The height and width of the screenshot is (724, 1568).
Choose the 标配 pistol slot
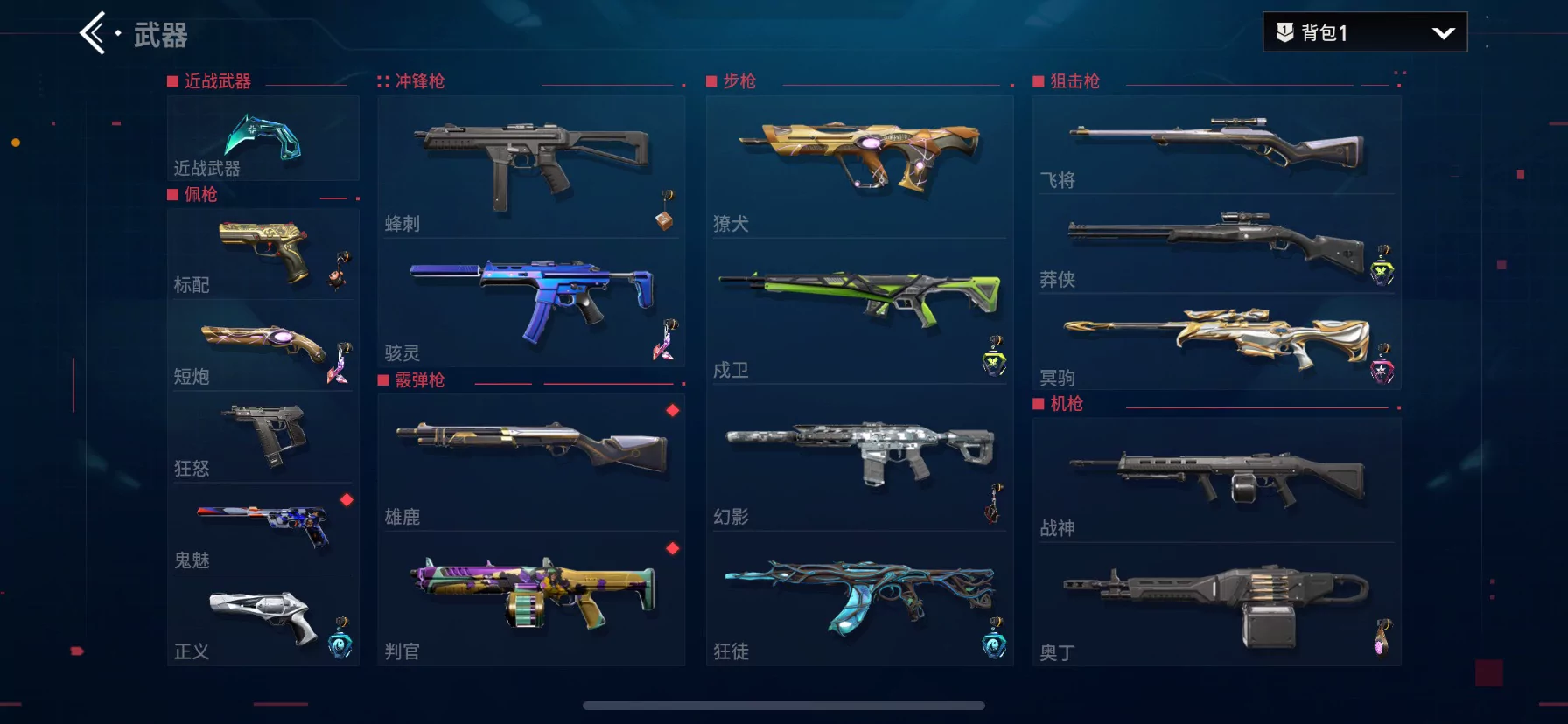point(262,254)
